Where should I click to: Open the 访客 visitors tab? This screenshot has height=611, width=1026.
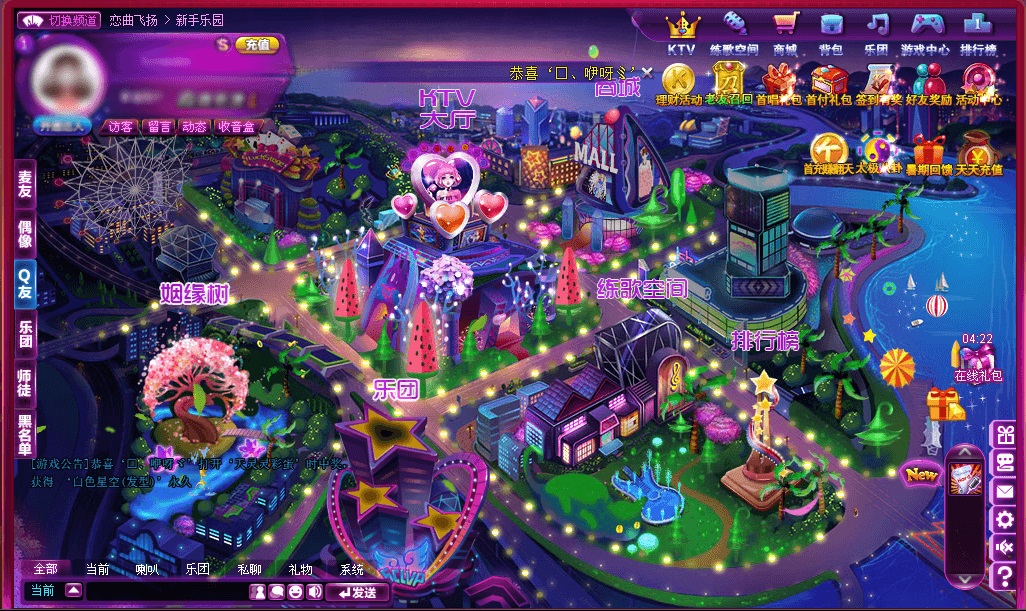tap(121, 127)
